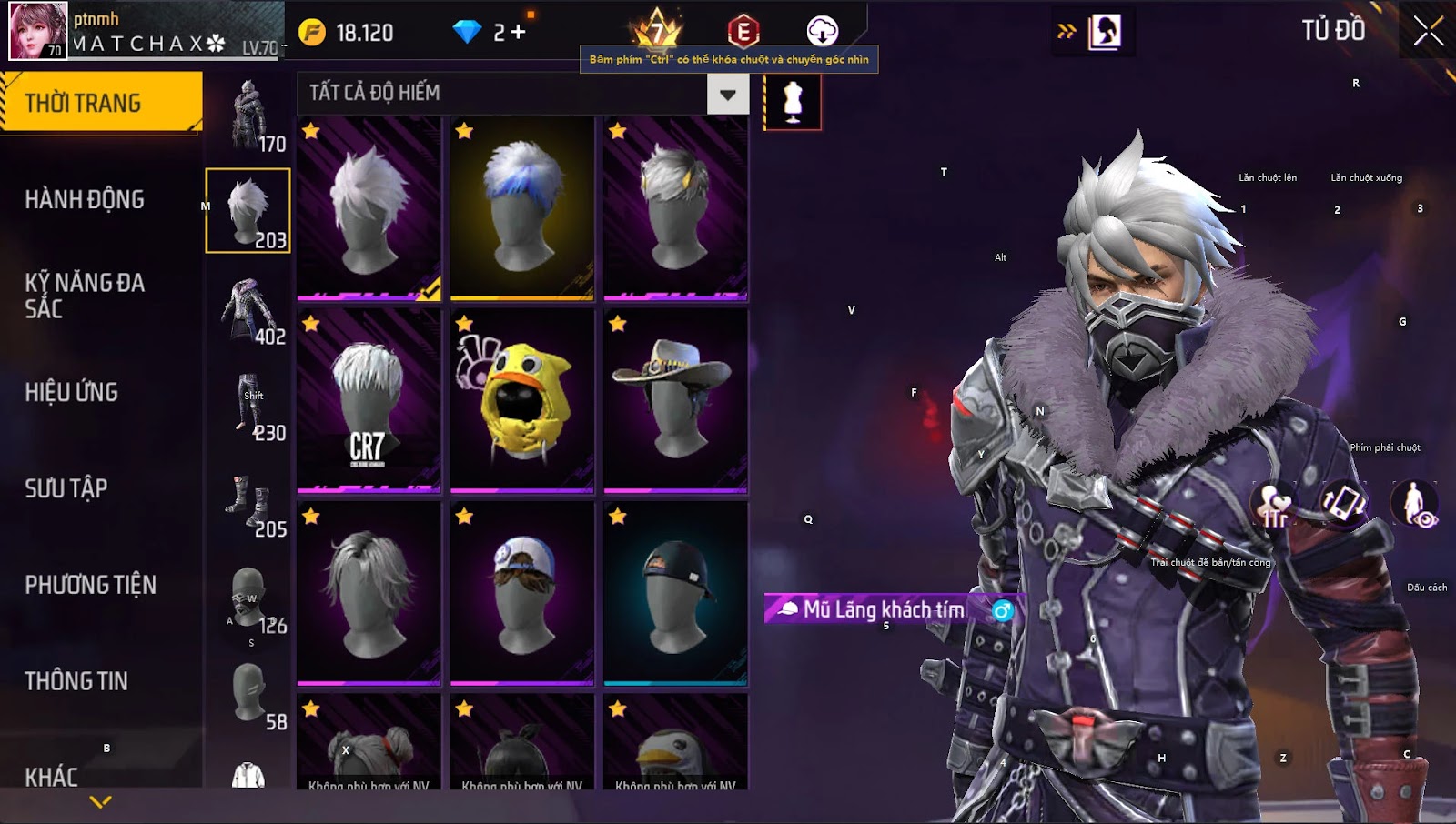Expand the Tất Cả Độ Hiếm dropdown
The height and width of the screenshot is (824, 1456).
click(x=727, y=94)
